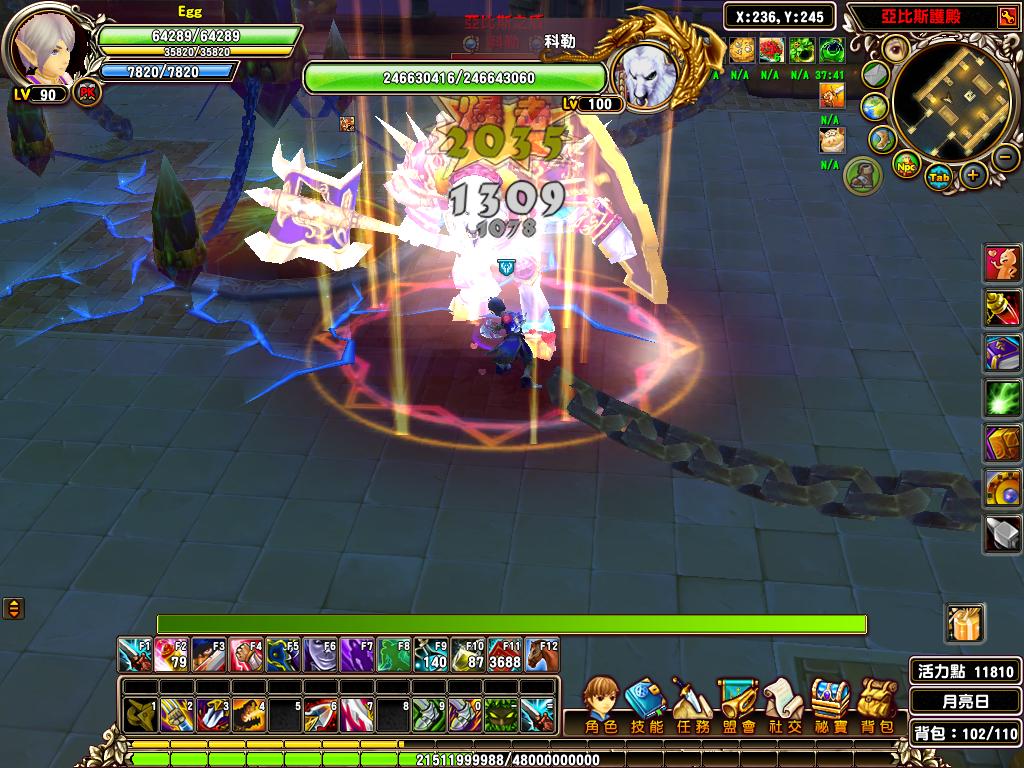The image size is (1024, 768).
Task: Open the mail envelope icon
Action: click(875, 74)
